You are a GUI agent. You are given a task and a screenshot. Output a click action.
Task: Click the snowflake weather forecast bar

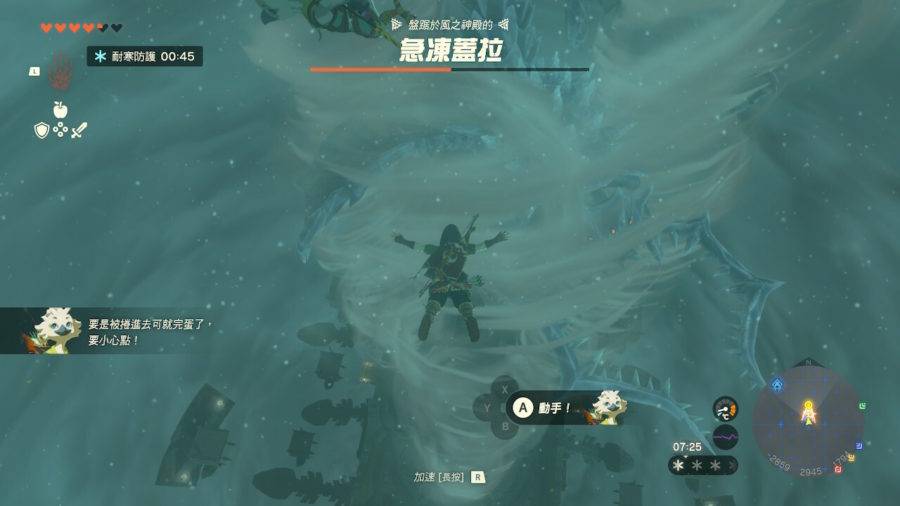(x=704, y=465)
